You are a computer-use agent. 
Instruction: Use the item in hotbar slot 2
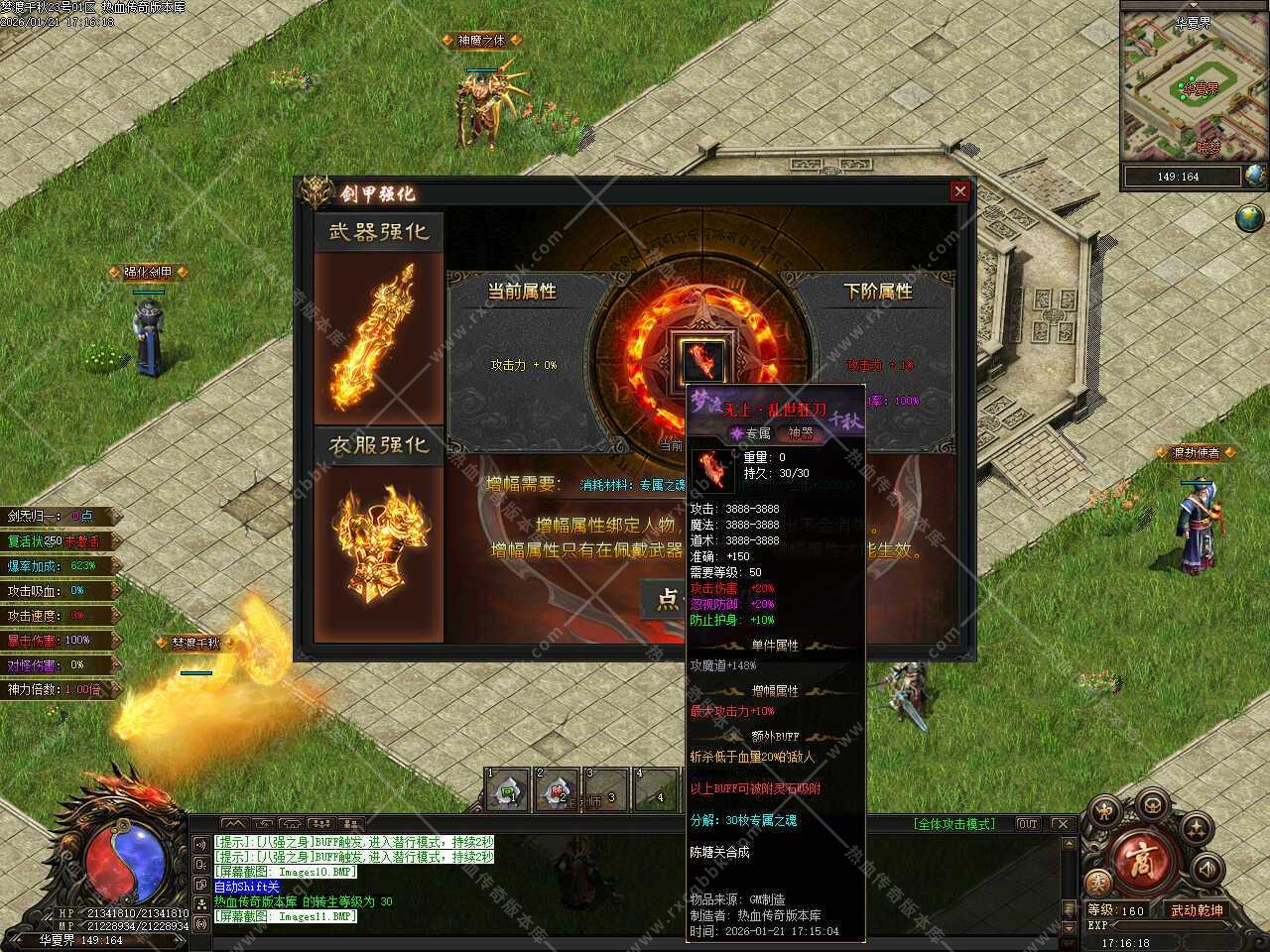click(556, 790)
